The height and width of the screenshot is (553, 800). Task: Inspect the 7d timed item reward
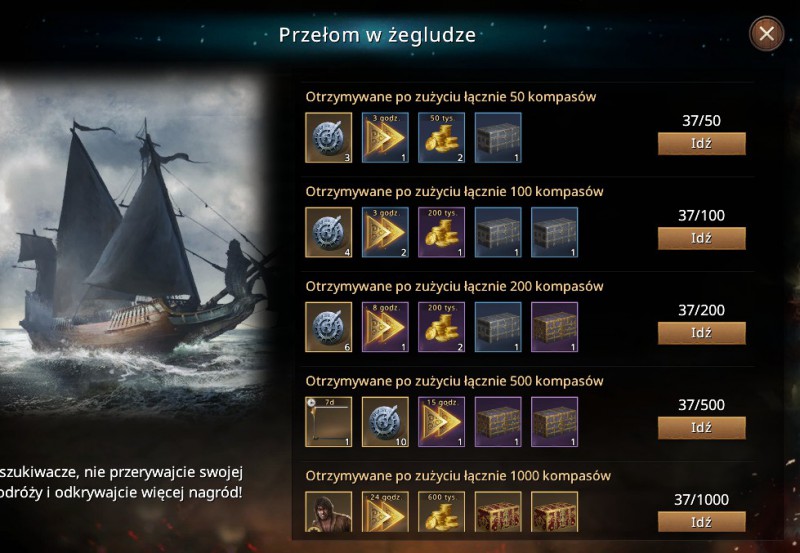click(x=328, y=422)
